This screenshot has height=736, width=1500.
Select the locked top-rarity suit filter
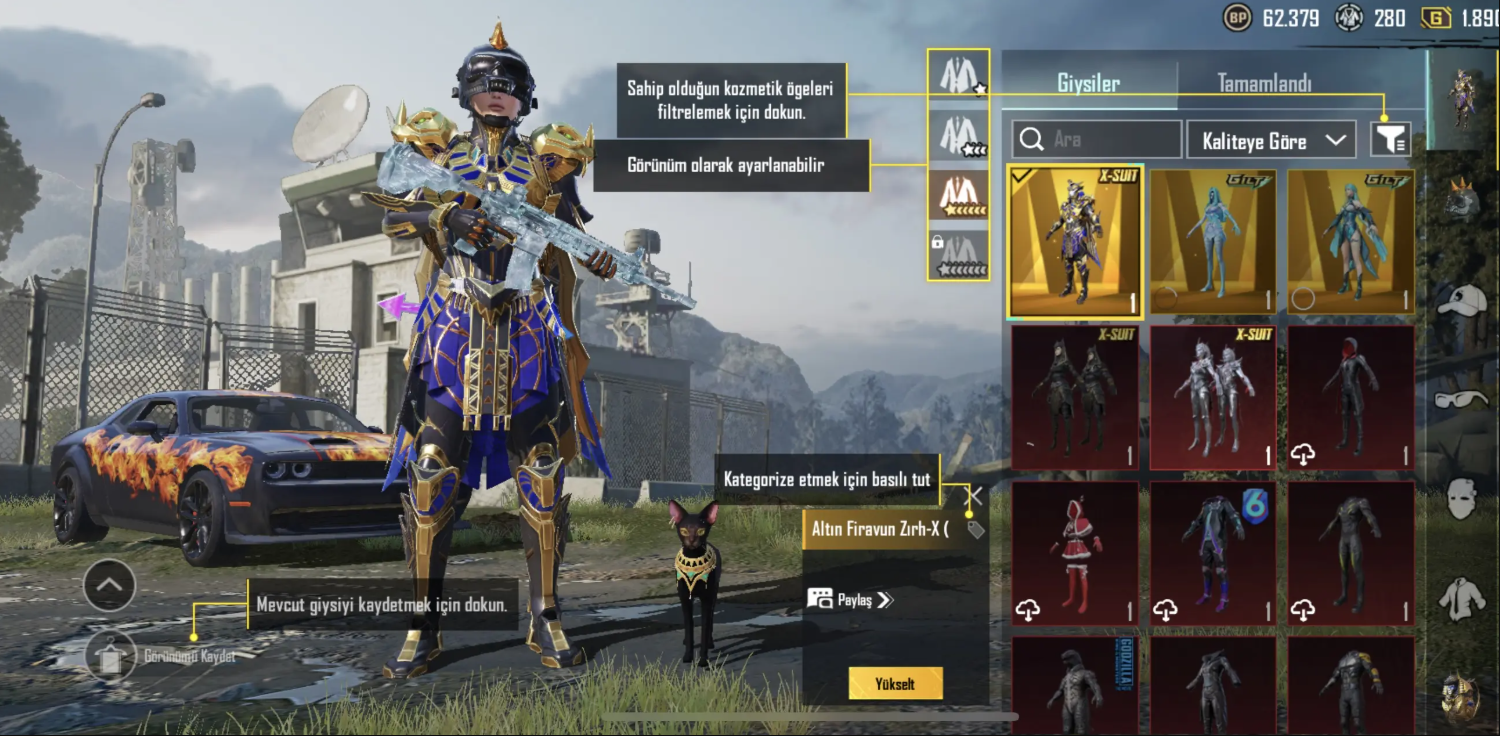point(958,255)
